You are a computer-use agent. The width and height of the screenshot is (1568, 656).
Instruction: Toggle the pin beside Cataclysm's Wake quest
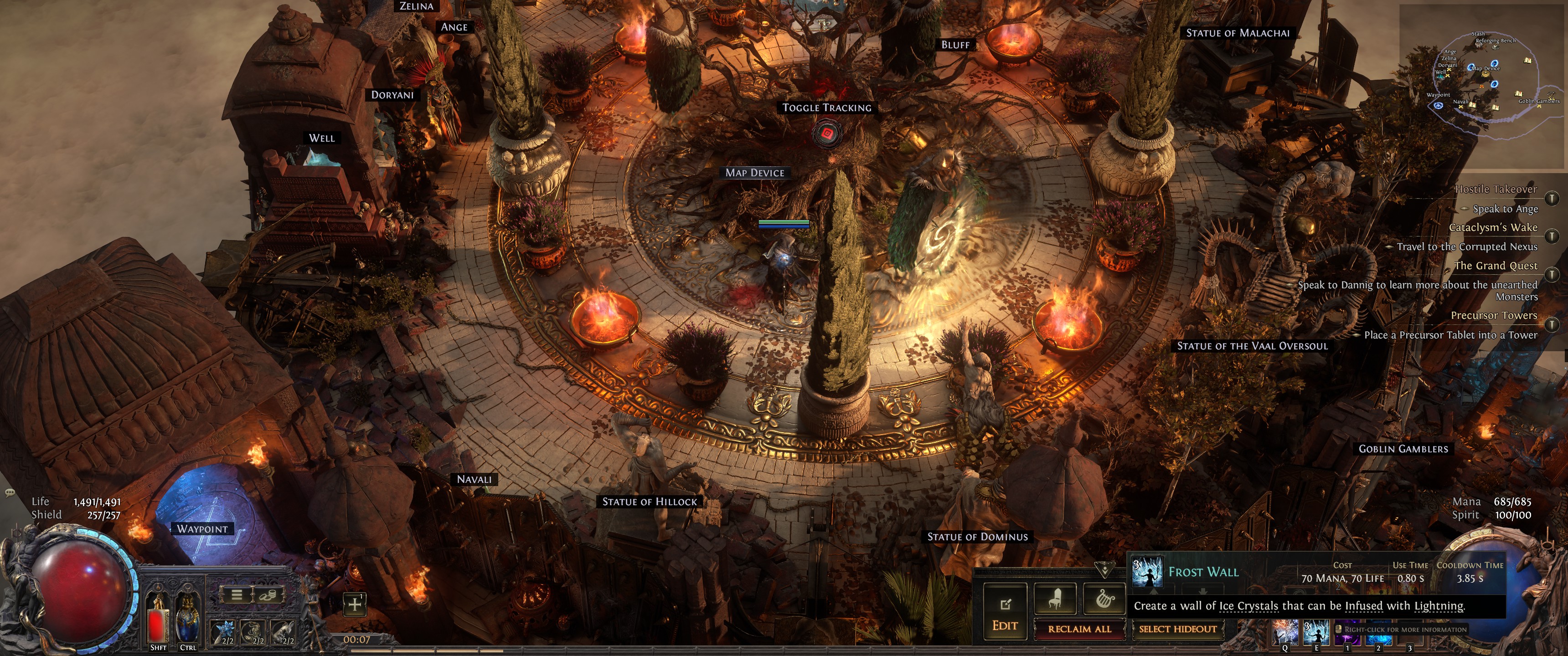pos(1552,236)
